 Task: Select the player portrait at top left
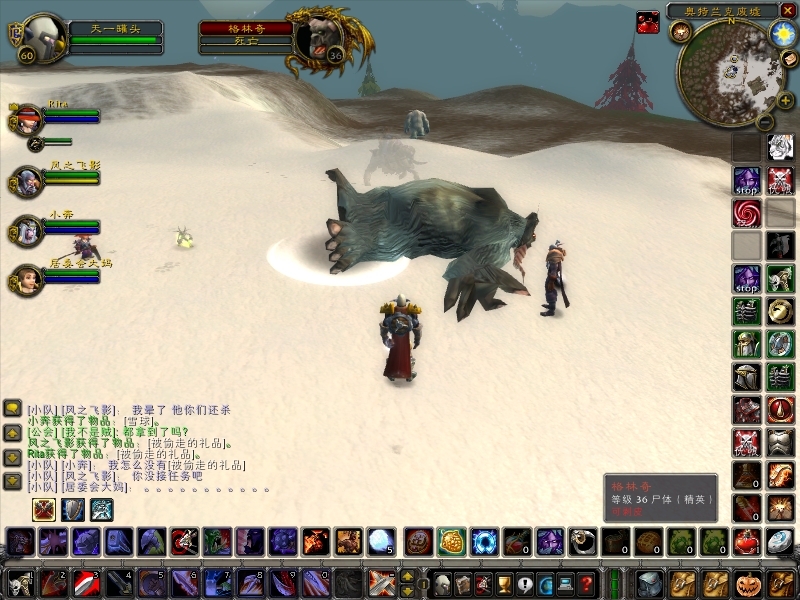42,36
